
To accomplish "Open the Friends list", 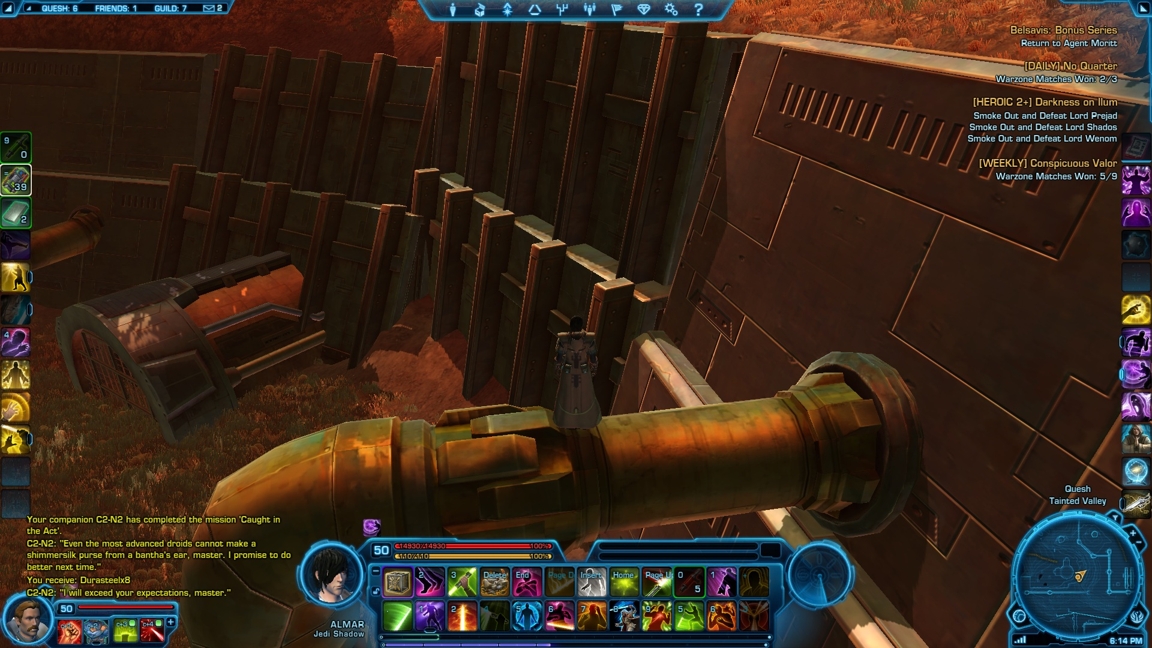I will pos(115,9).
